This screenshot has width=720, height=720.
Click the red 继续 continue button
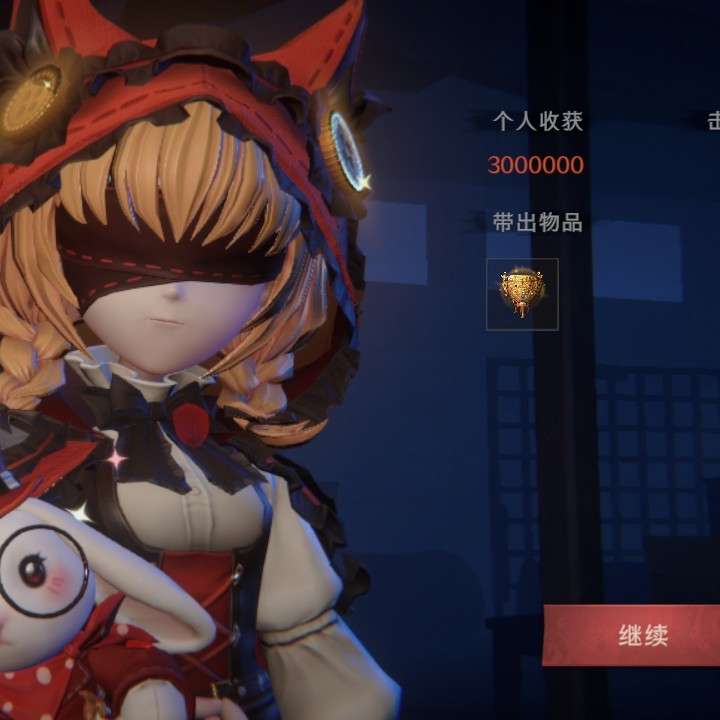pos(642,636)
